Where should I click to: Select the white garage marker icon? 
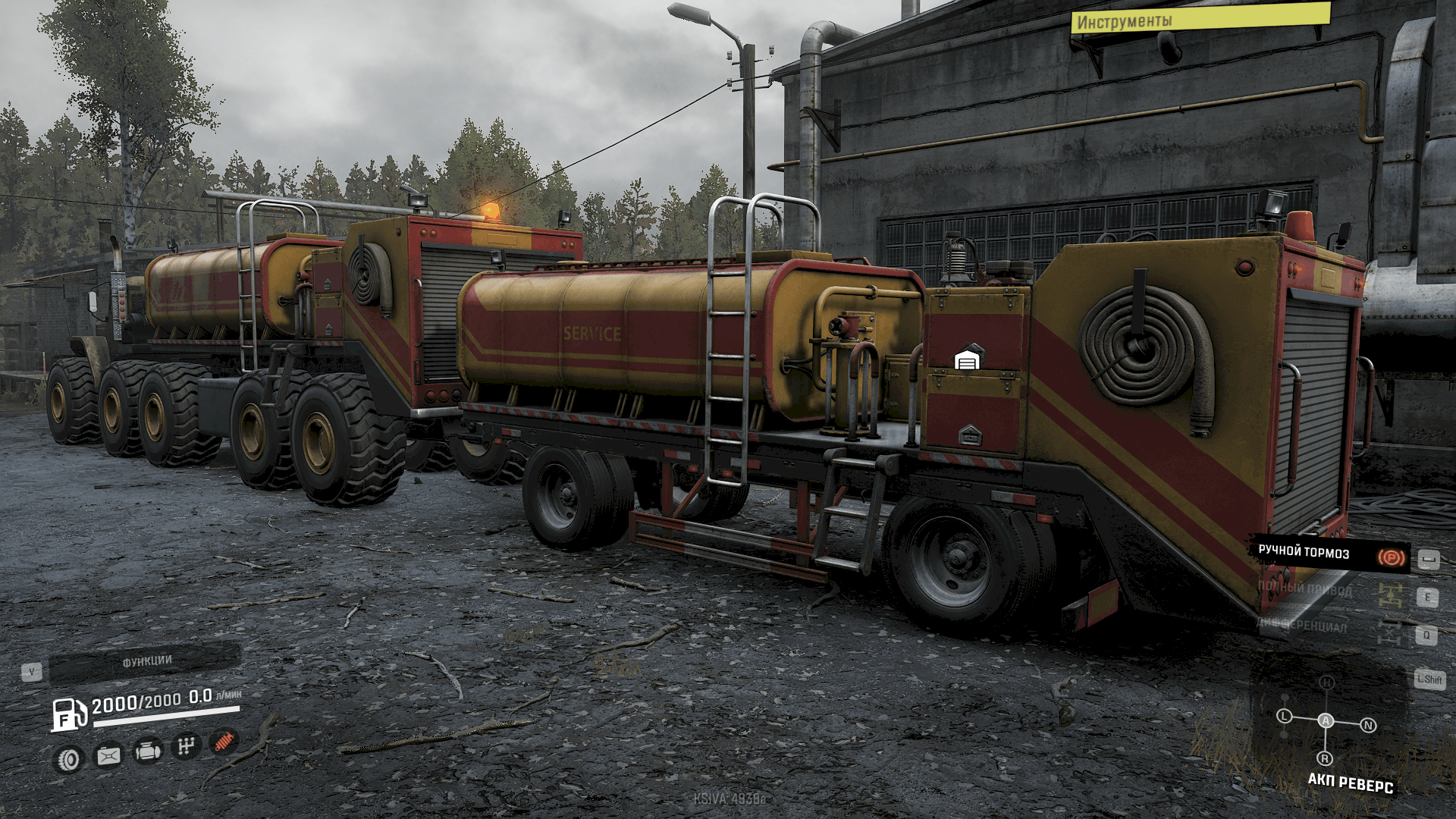click(x=967, y=359)
